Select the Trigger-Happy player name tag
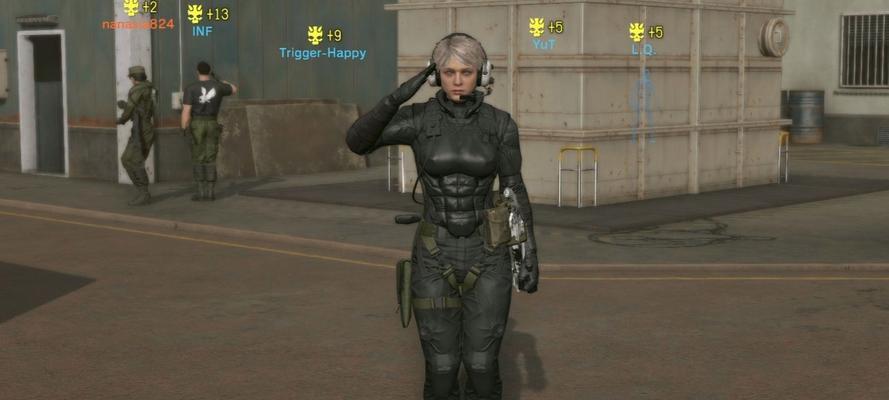The width and height of the screenshot is (889, 400). [322, 53]
